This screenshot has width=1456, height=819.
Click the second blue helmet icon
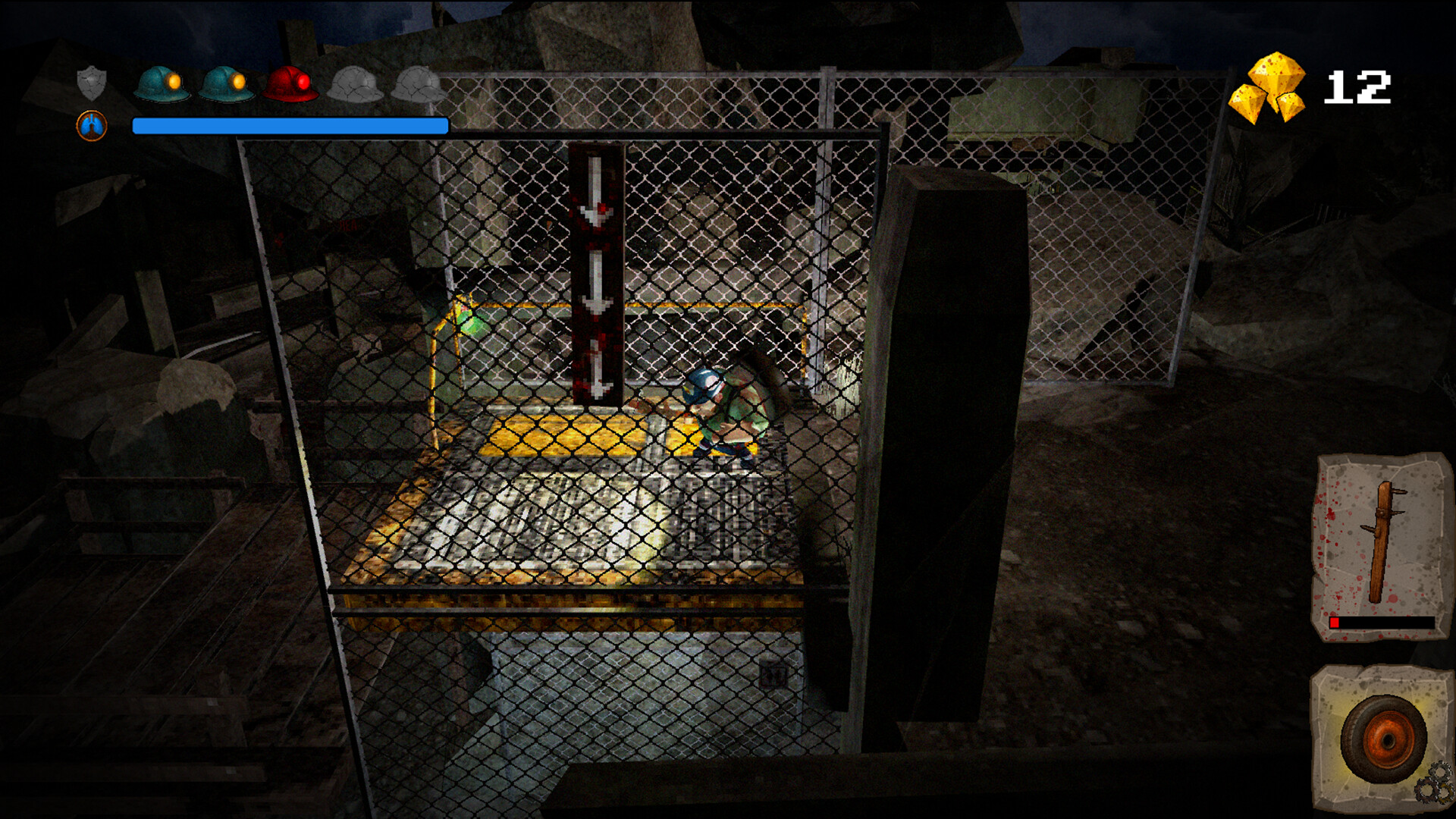coord(225,83)
